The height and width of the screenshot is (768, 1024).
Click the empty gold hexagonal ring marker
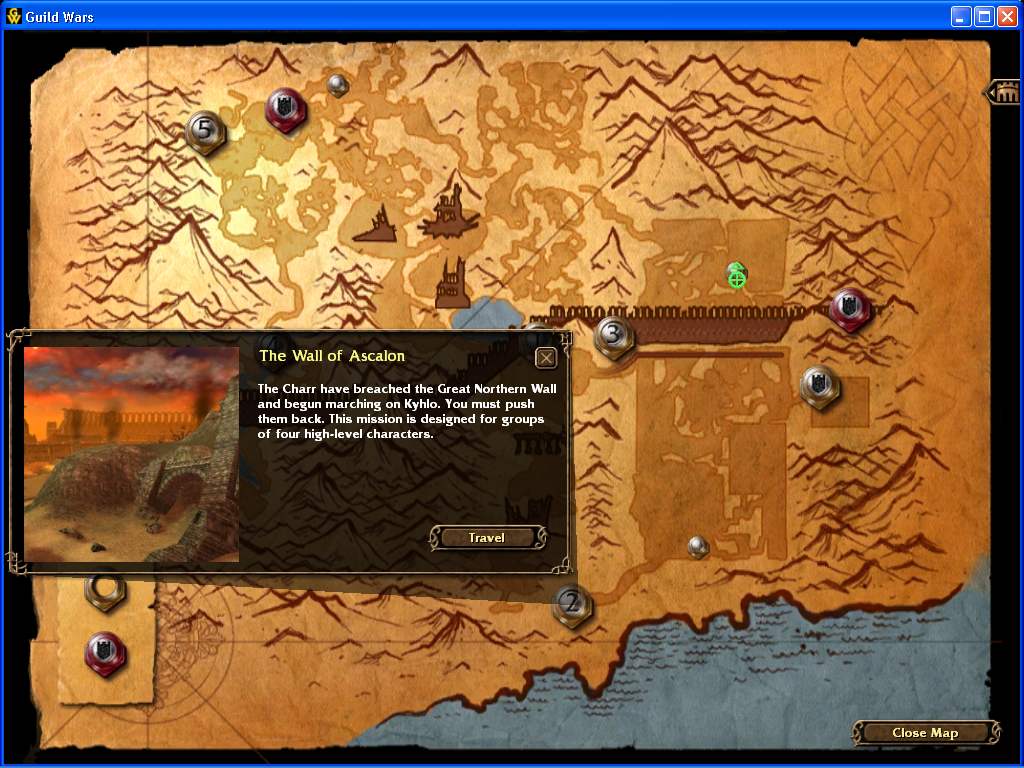pos(103,590)
